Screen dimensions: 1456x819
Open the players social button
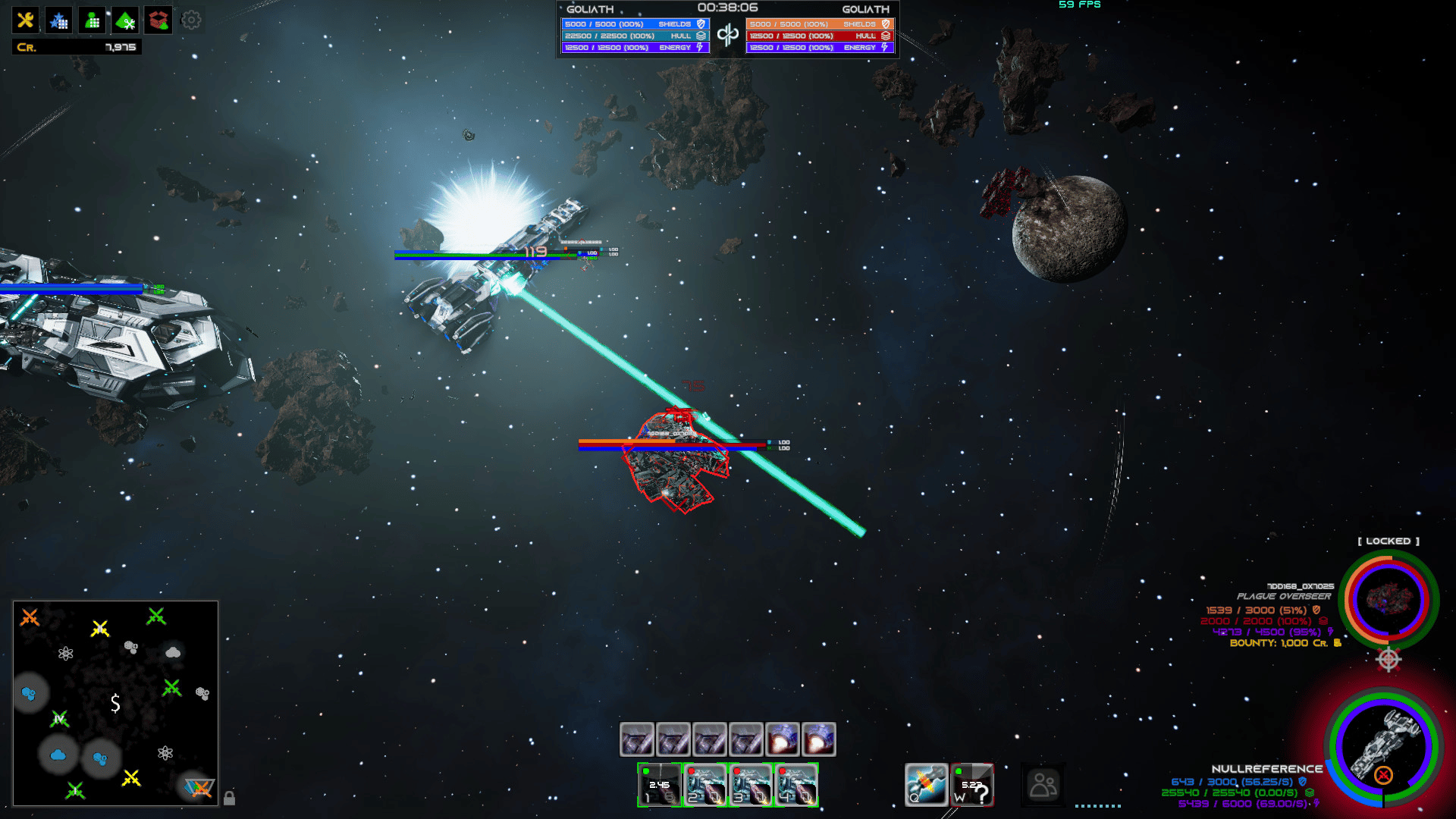[1043, 785]
